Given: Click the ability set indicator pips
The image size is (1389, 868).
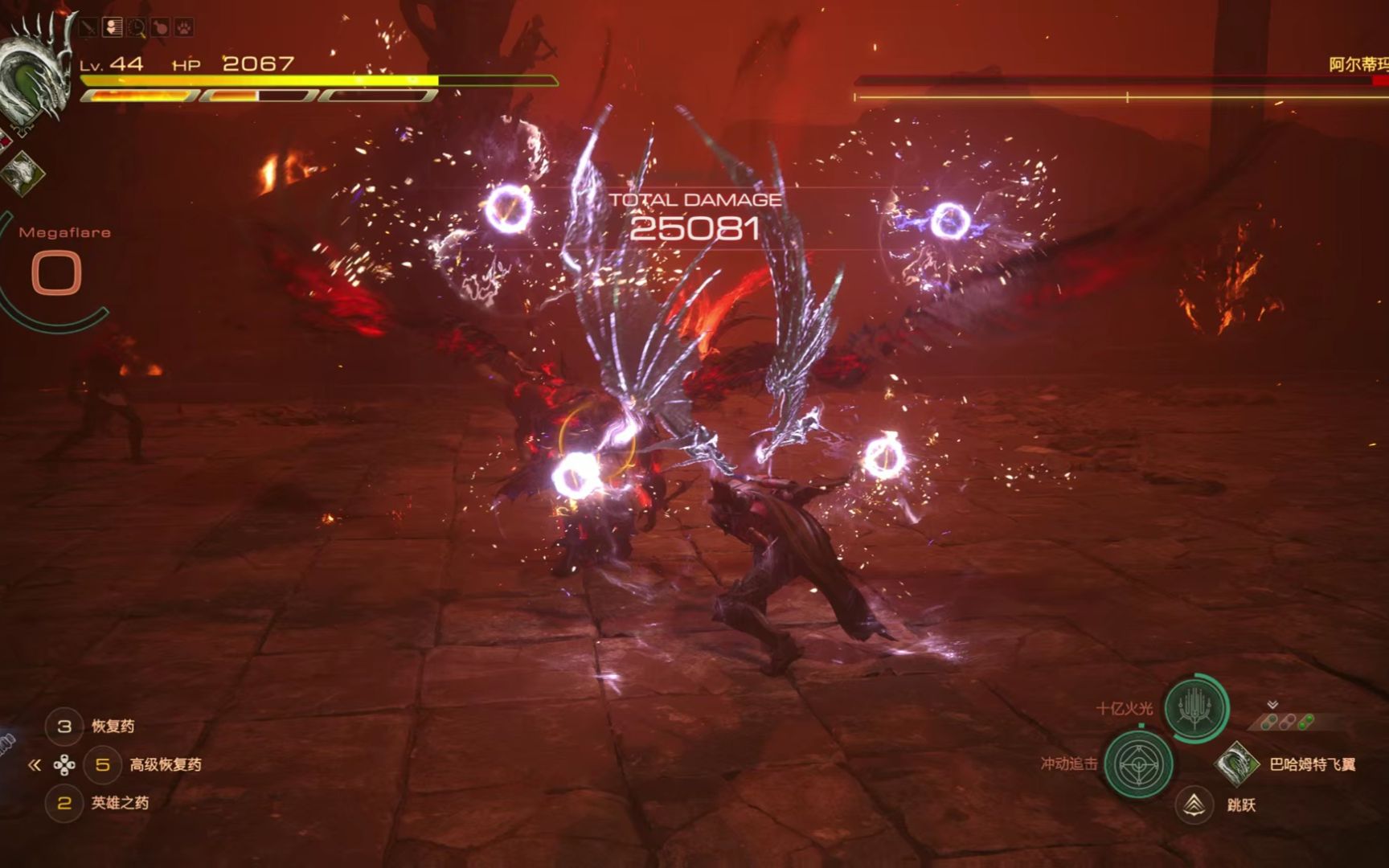Looking at the screenshot, I should pyautogui.click(x=1286, y=722).
